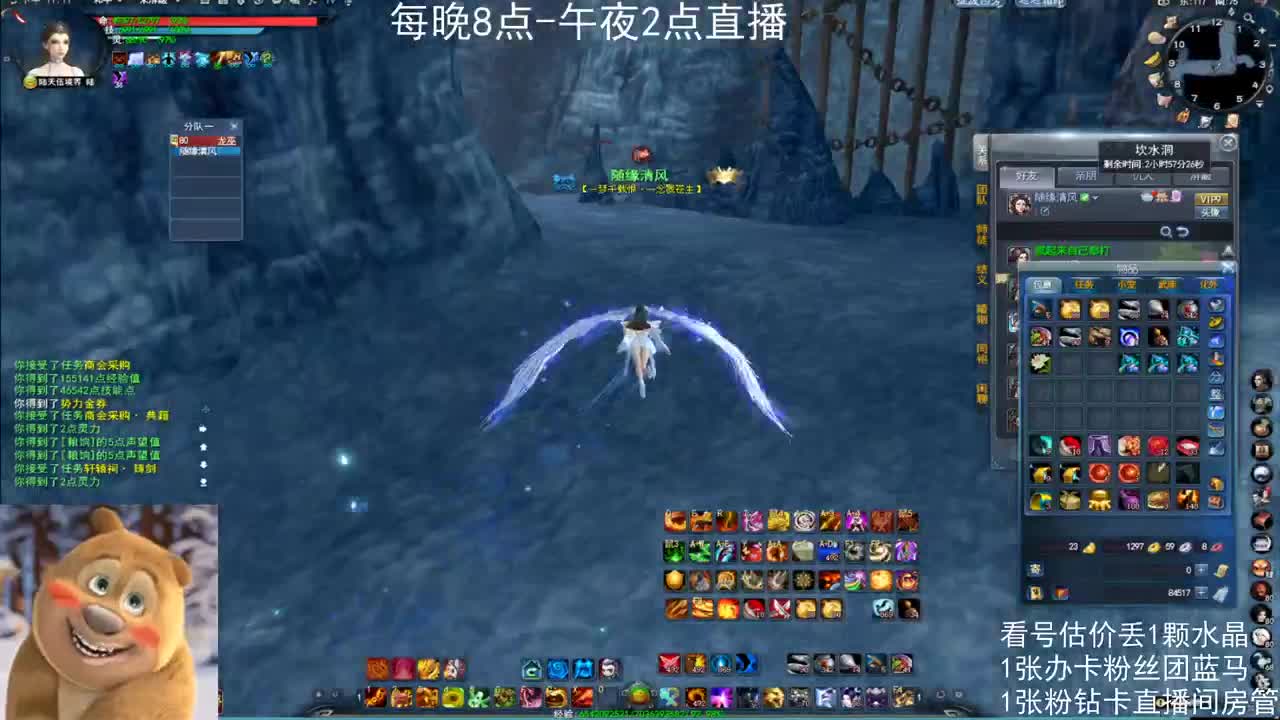Click the 头像 button under VIP9
Image resolution: width=1280 pixels, height=720 pixels.
1209,212
